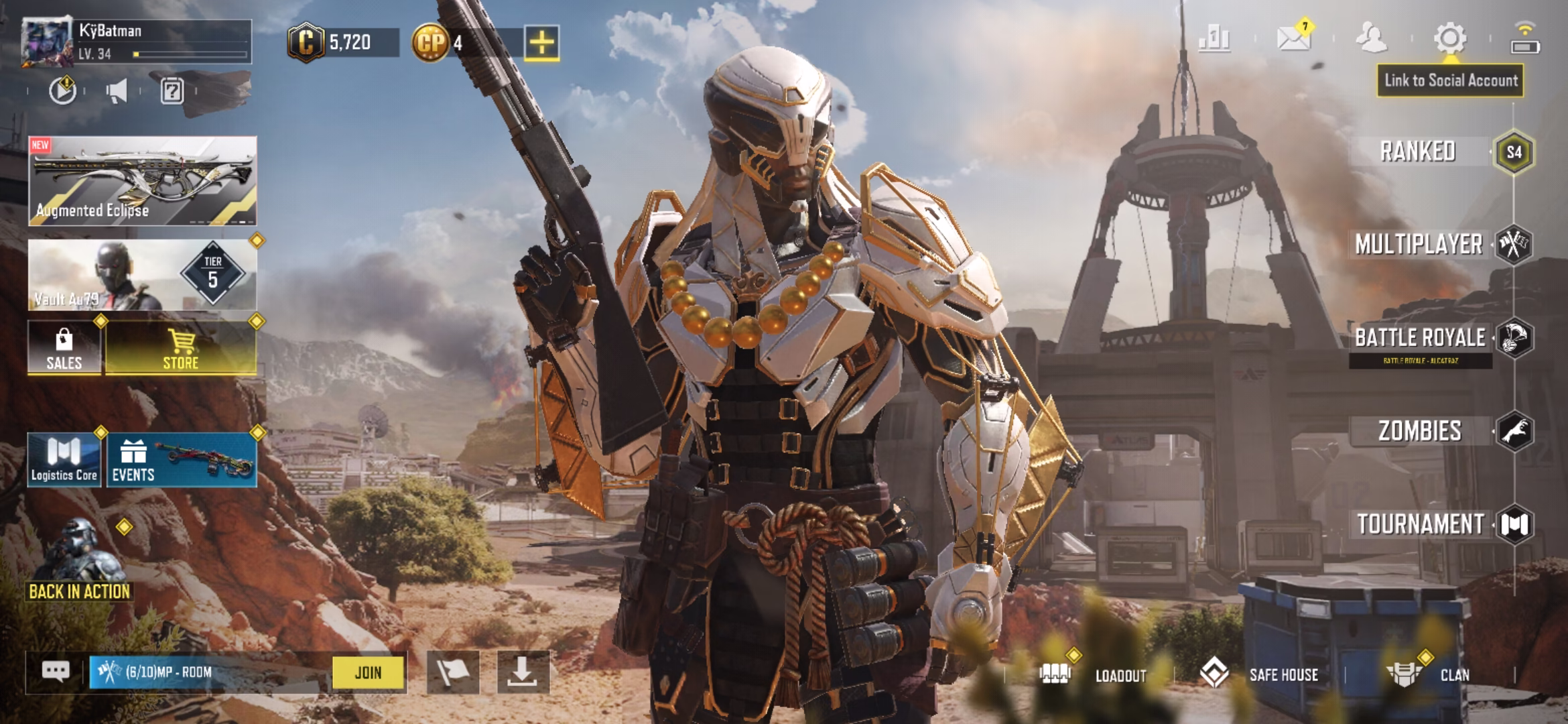Enter the Tournament mode
This screenshot has height=724, width=1568.
coord(1420,524)
